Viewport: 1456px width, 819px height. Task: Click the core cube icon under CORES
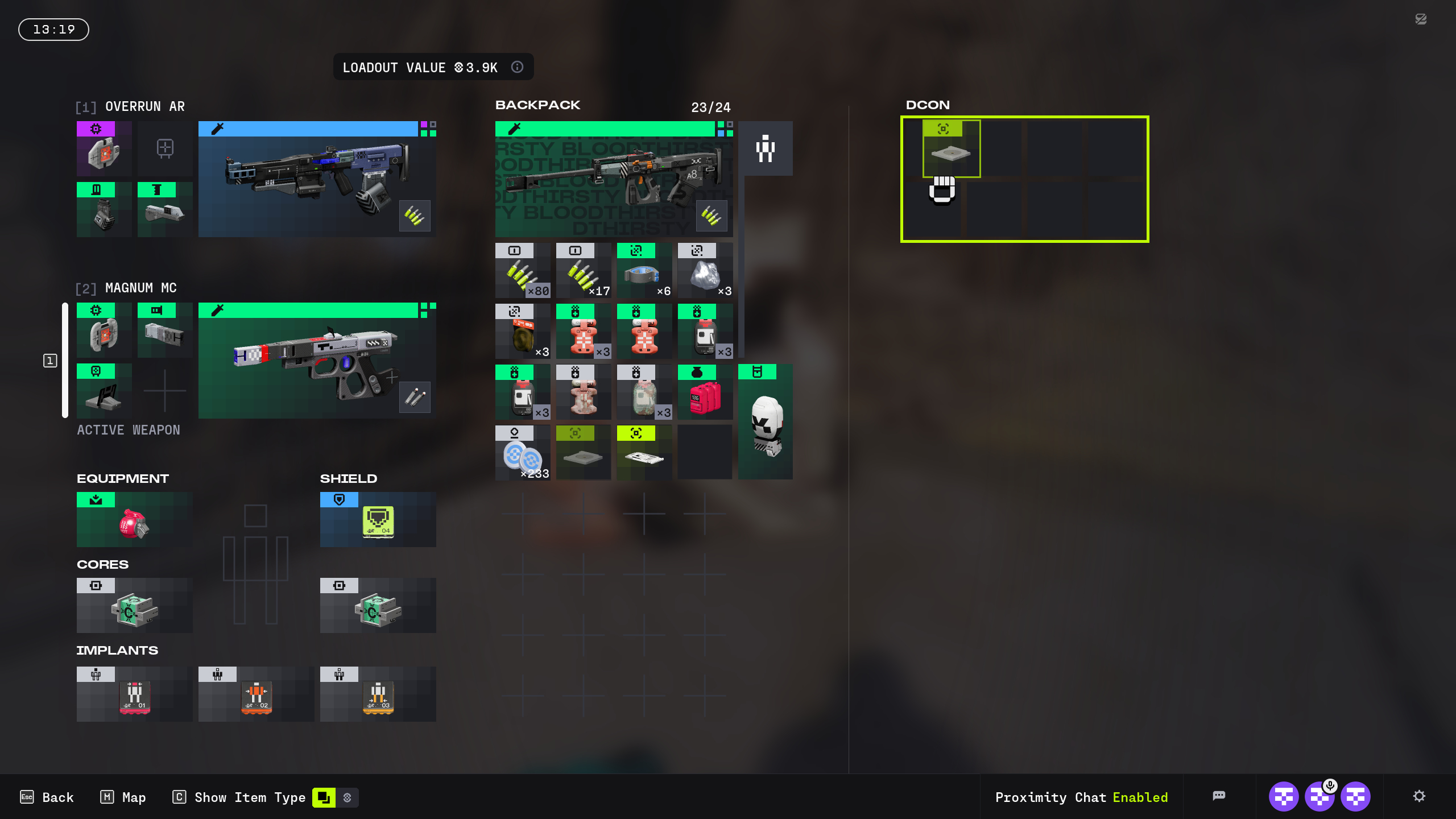pyautogui.click(x=134, y=609)
